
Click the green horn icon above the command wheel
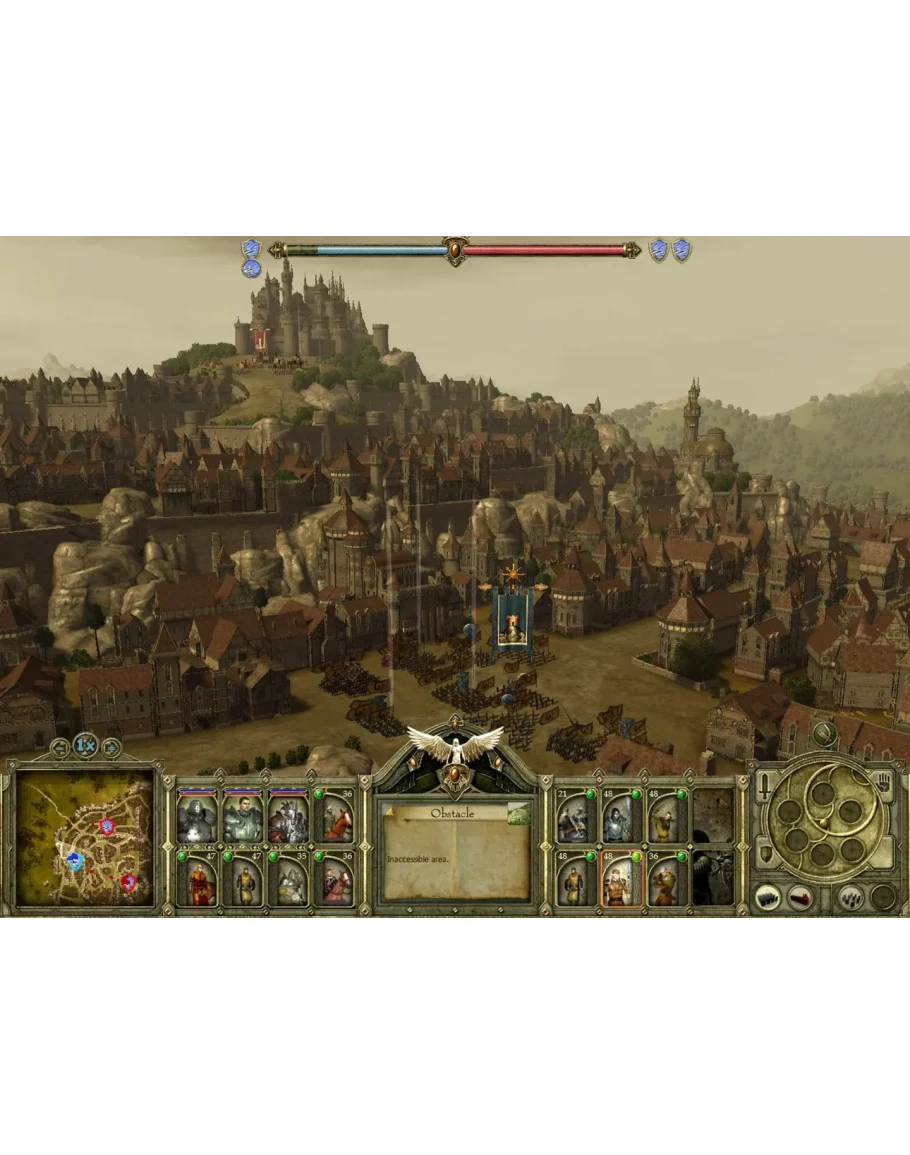tap(823, 735)
